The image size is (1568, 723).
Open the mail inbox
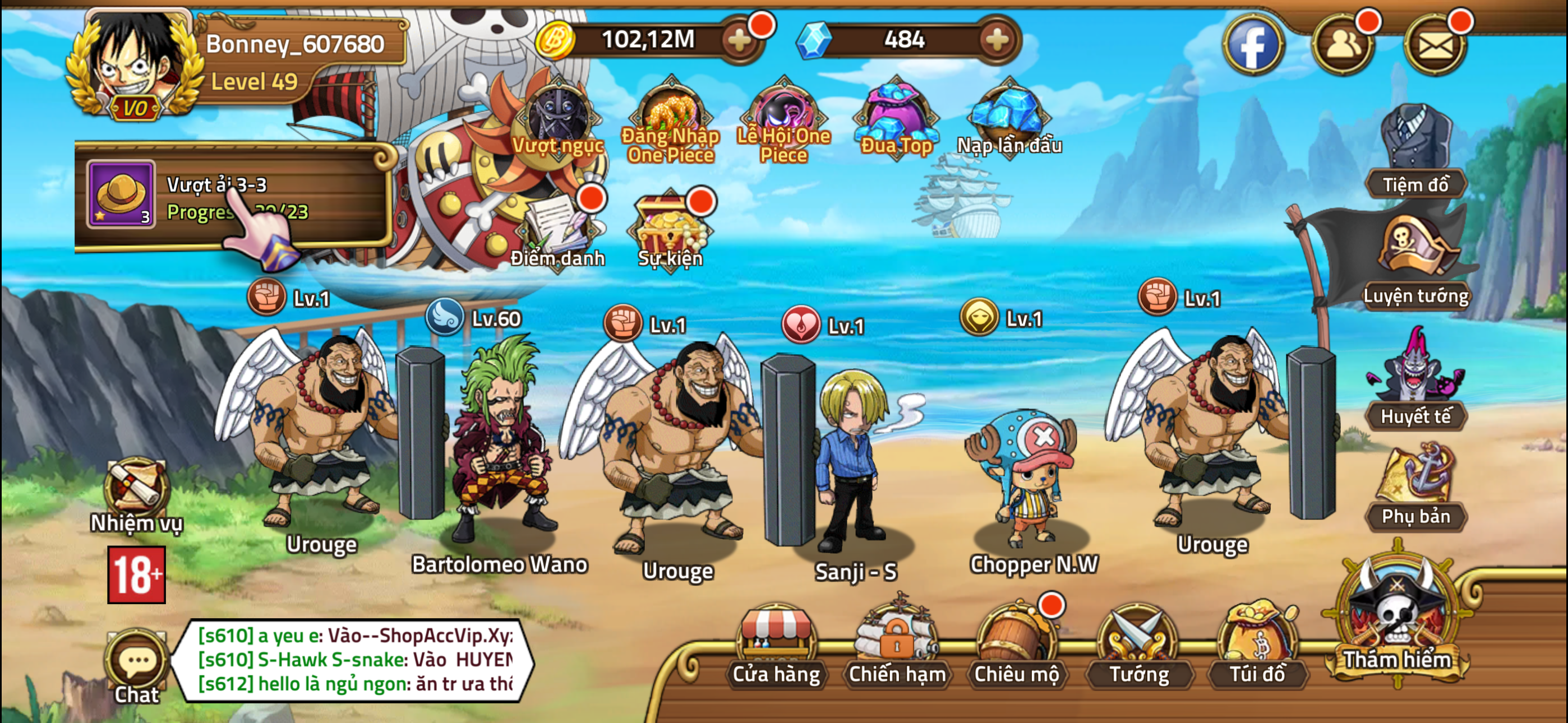click(x=1435, y=43)
